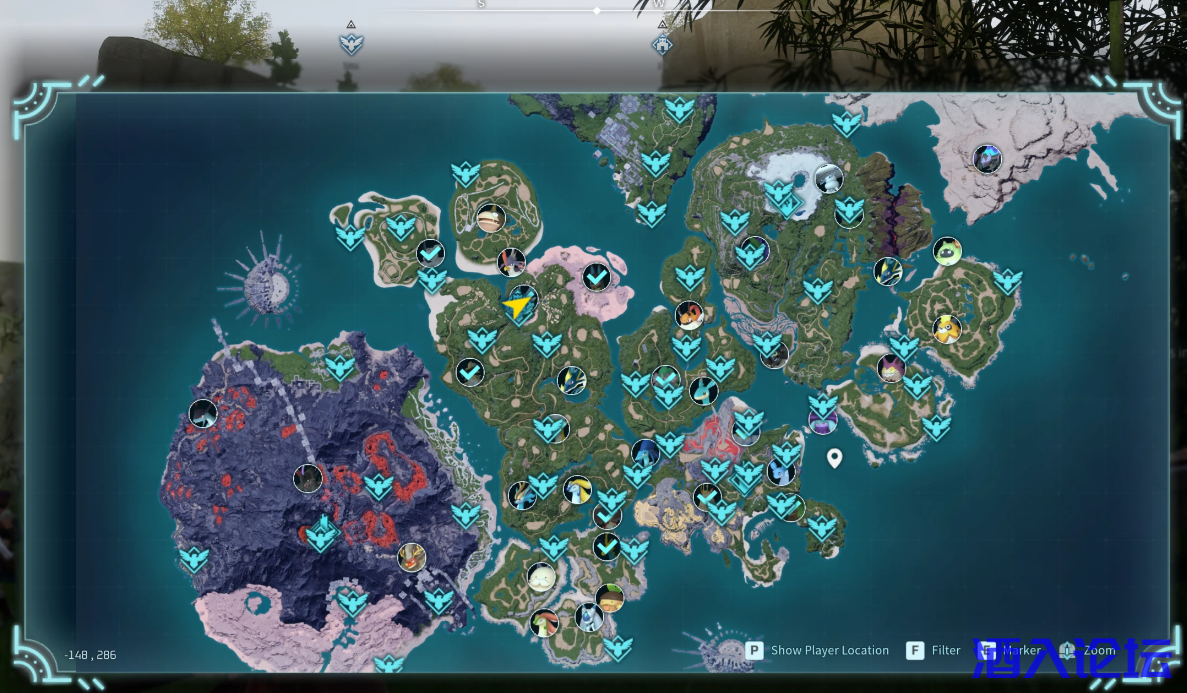Click the dark bird Pal with red face
The width and height of the screenshot is (1187, 693).
[x=511, y=262]
